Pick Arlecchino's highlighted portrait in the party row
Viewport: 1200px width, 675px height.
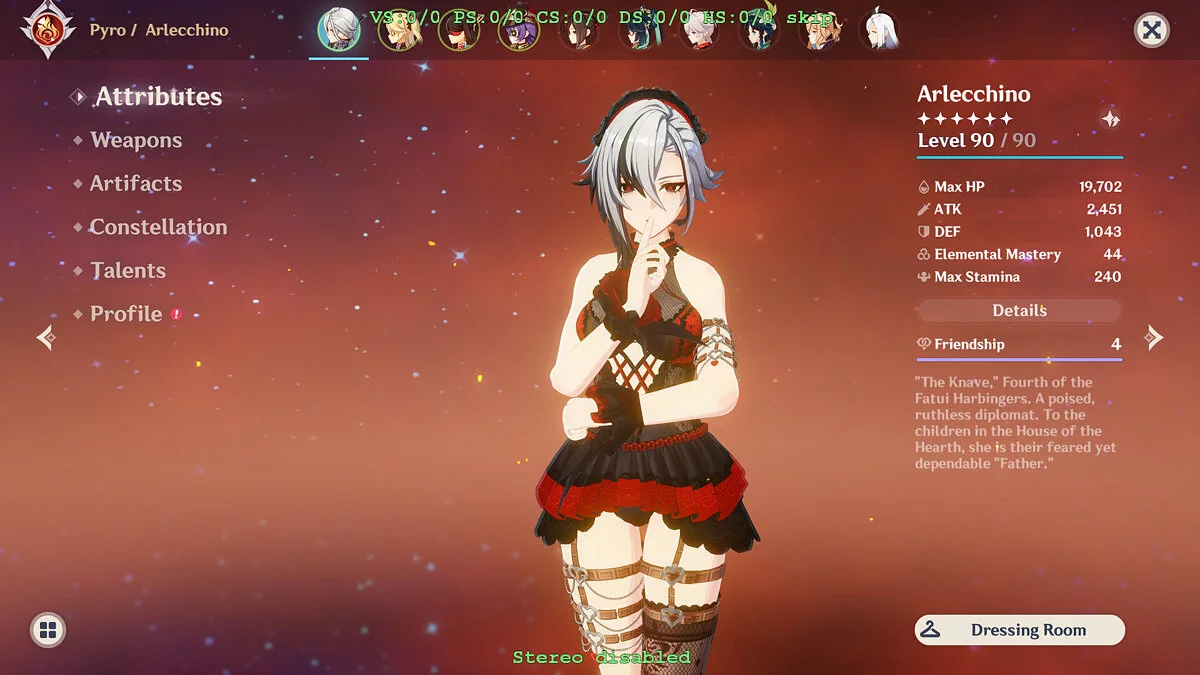coord(339,31)
